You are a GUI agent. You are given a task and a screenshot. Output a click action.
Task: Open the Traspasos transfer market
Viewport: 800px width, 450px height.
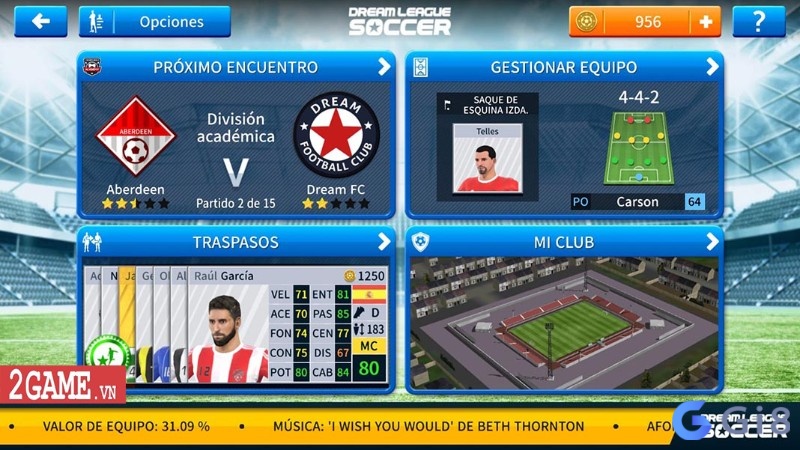coord(236,242)
